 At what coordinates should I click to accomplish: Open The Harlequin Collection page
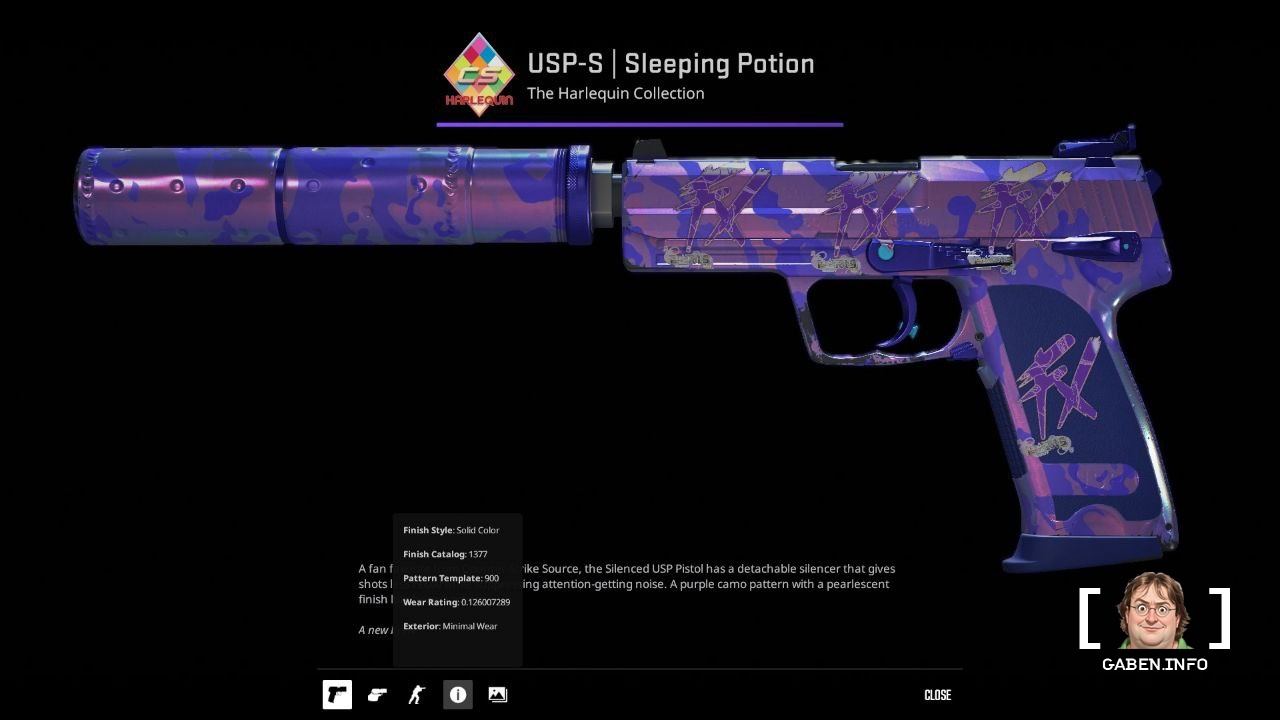coord(616,93)
